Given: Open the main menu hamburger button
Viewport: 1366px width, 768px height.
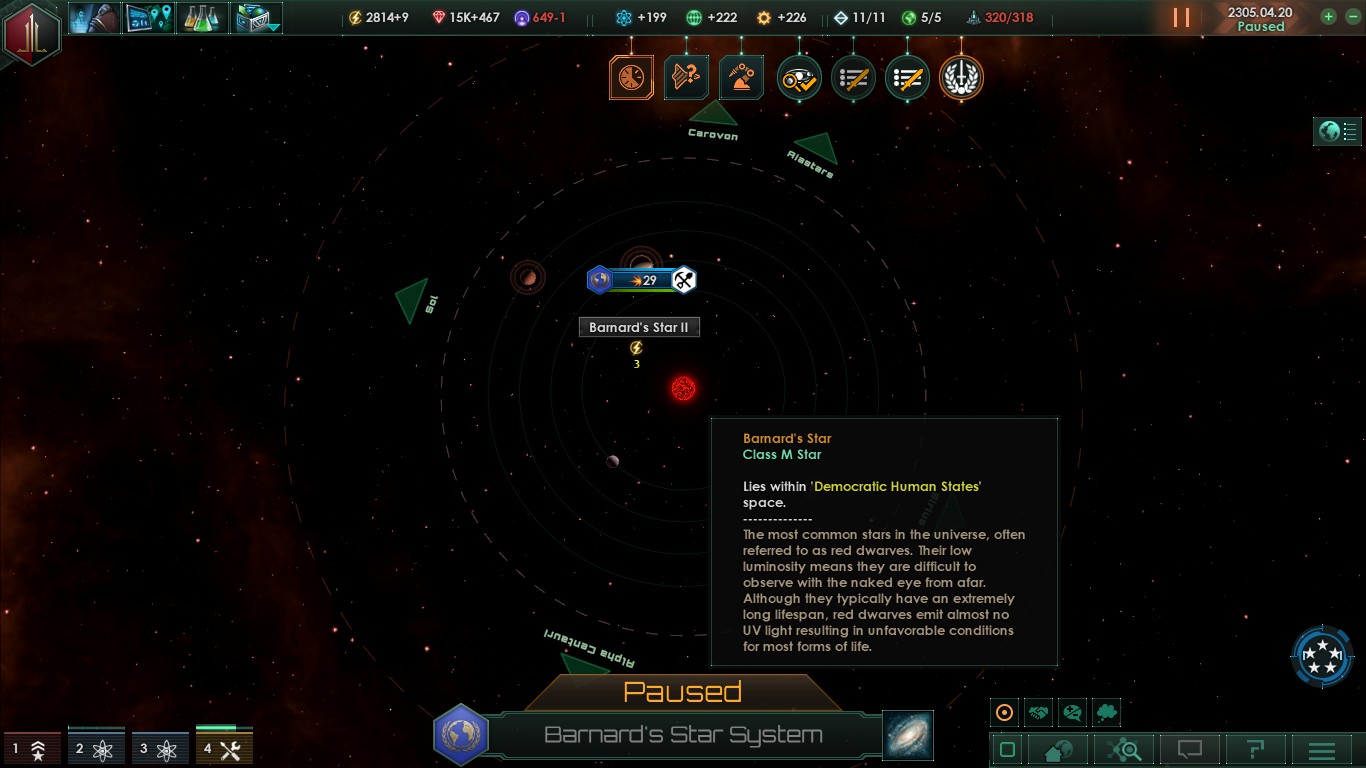Looking at the screenshot, I should pyautogui.click(x=1322, y=750).
